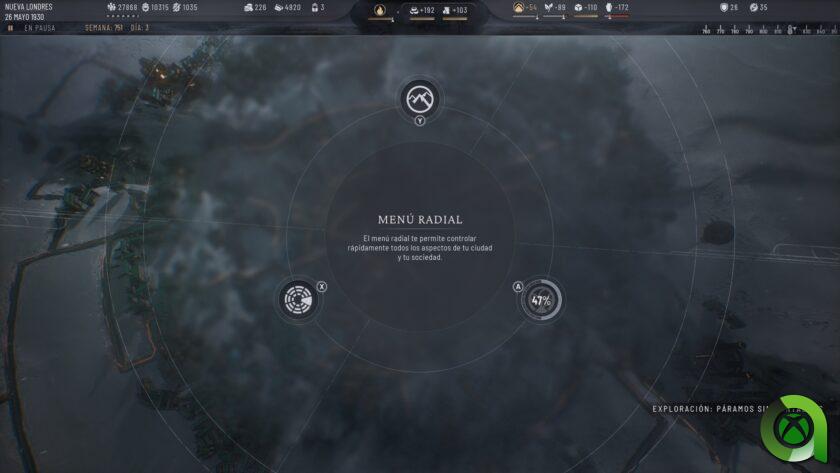This screenshot has height=473, width=840.
Task: Click the flame heat icon in top bar
Action: tap(379, 11)
